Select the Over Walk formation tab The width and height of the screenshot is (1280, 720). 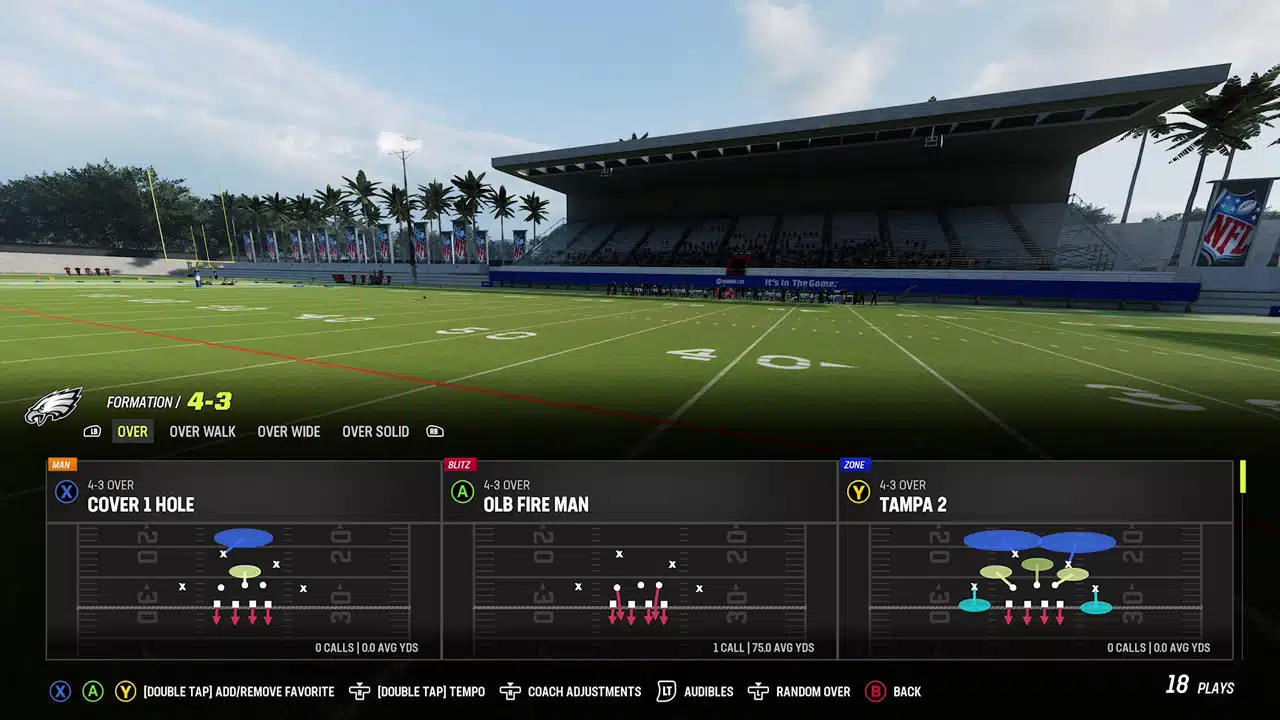(x=202, y=432)
